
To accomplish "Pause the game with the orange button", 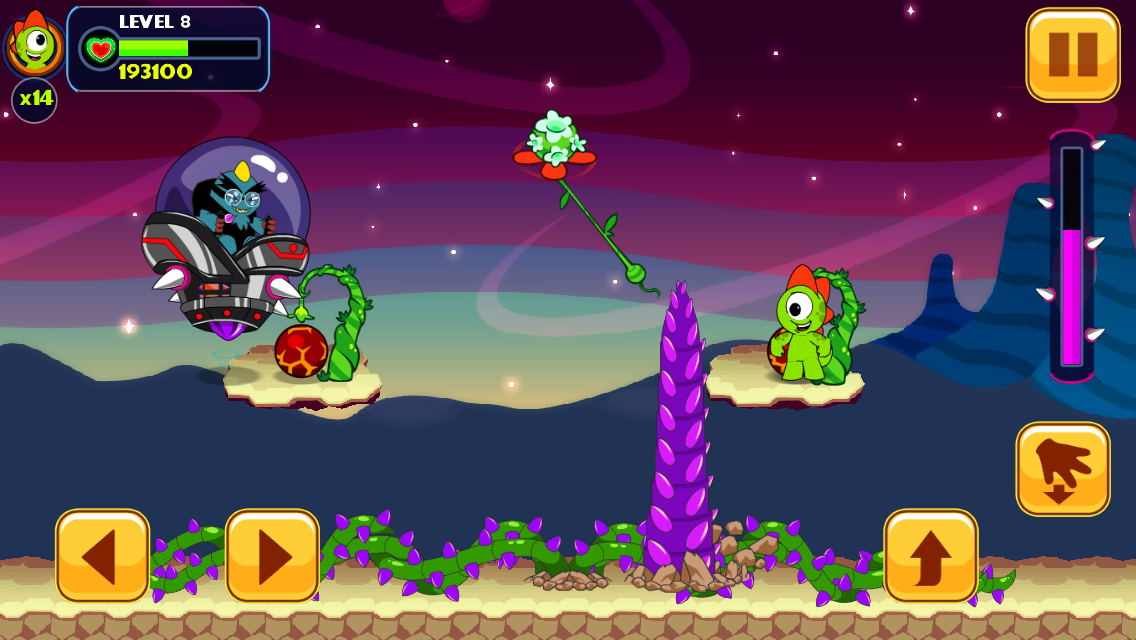I will pyautogui.click(x=1072, y=55).
